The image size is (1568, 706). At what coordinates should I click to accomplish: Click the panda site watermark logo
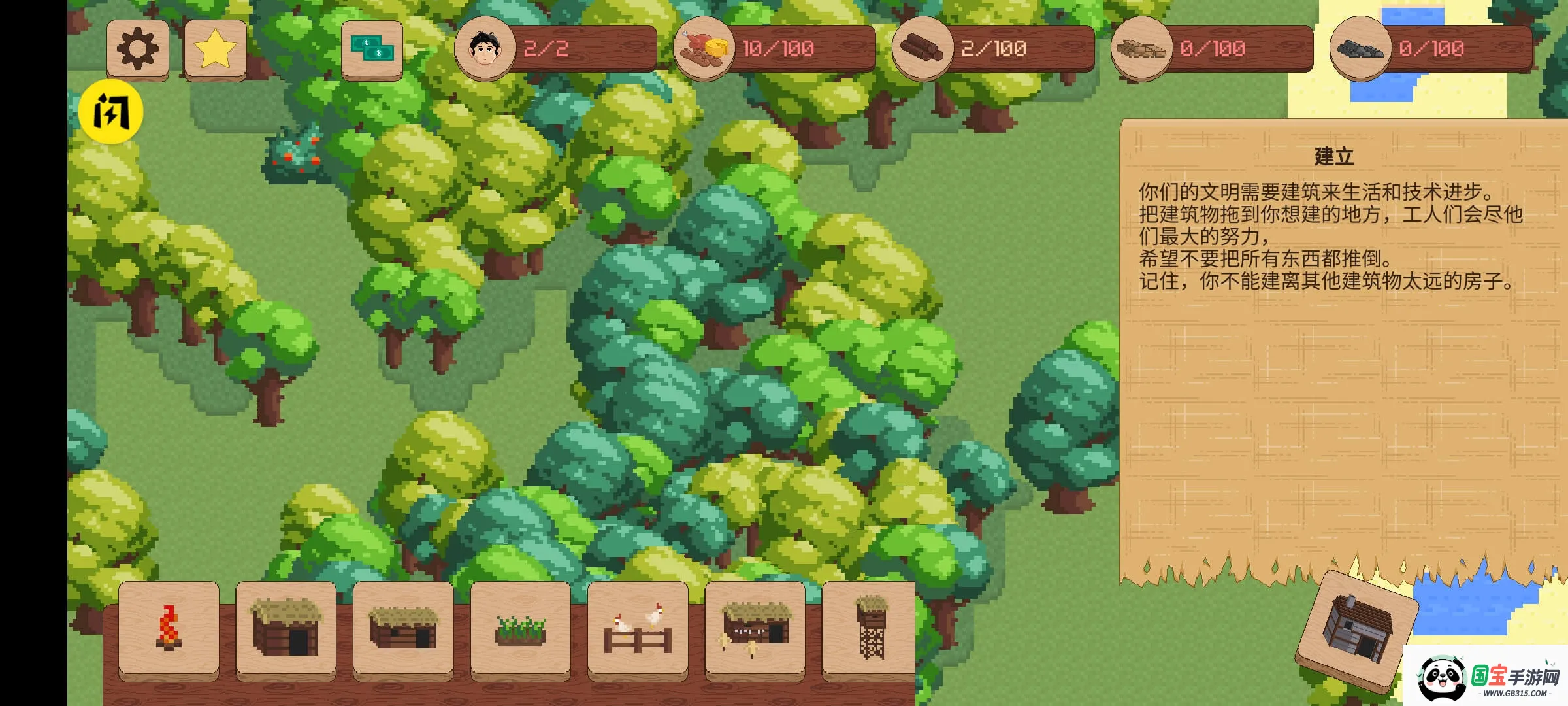click(x=1486, y=678)
